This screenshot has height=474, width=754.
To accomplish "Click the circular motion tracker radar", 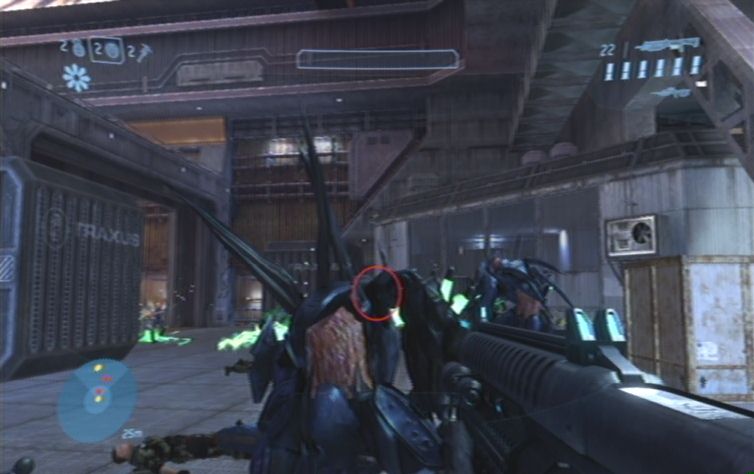I will click(x=97, y=399).
